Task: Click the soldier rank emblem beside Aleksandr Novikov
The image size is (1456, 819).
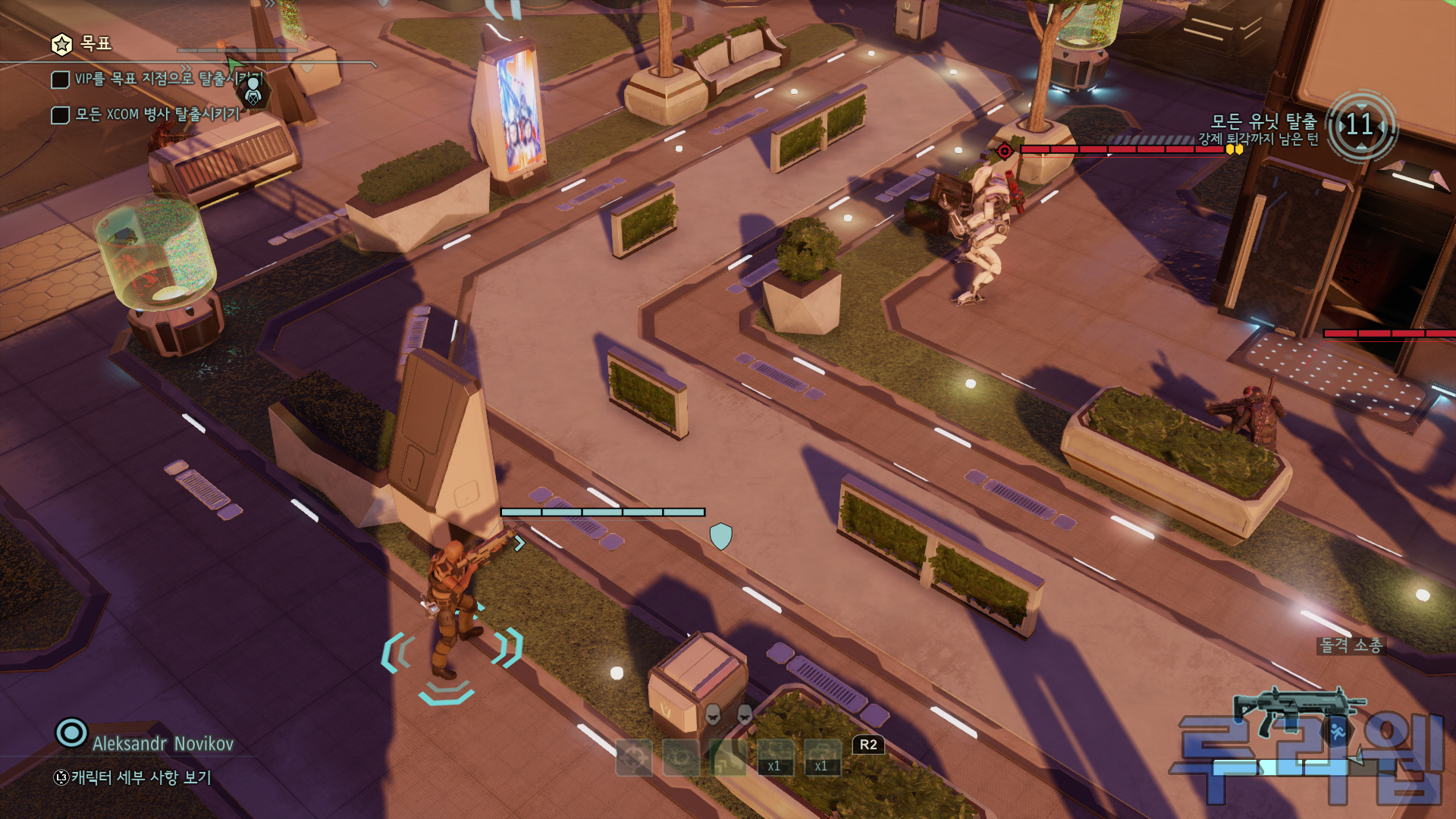Action: [x=71, y=733]
